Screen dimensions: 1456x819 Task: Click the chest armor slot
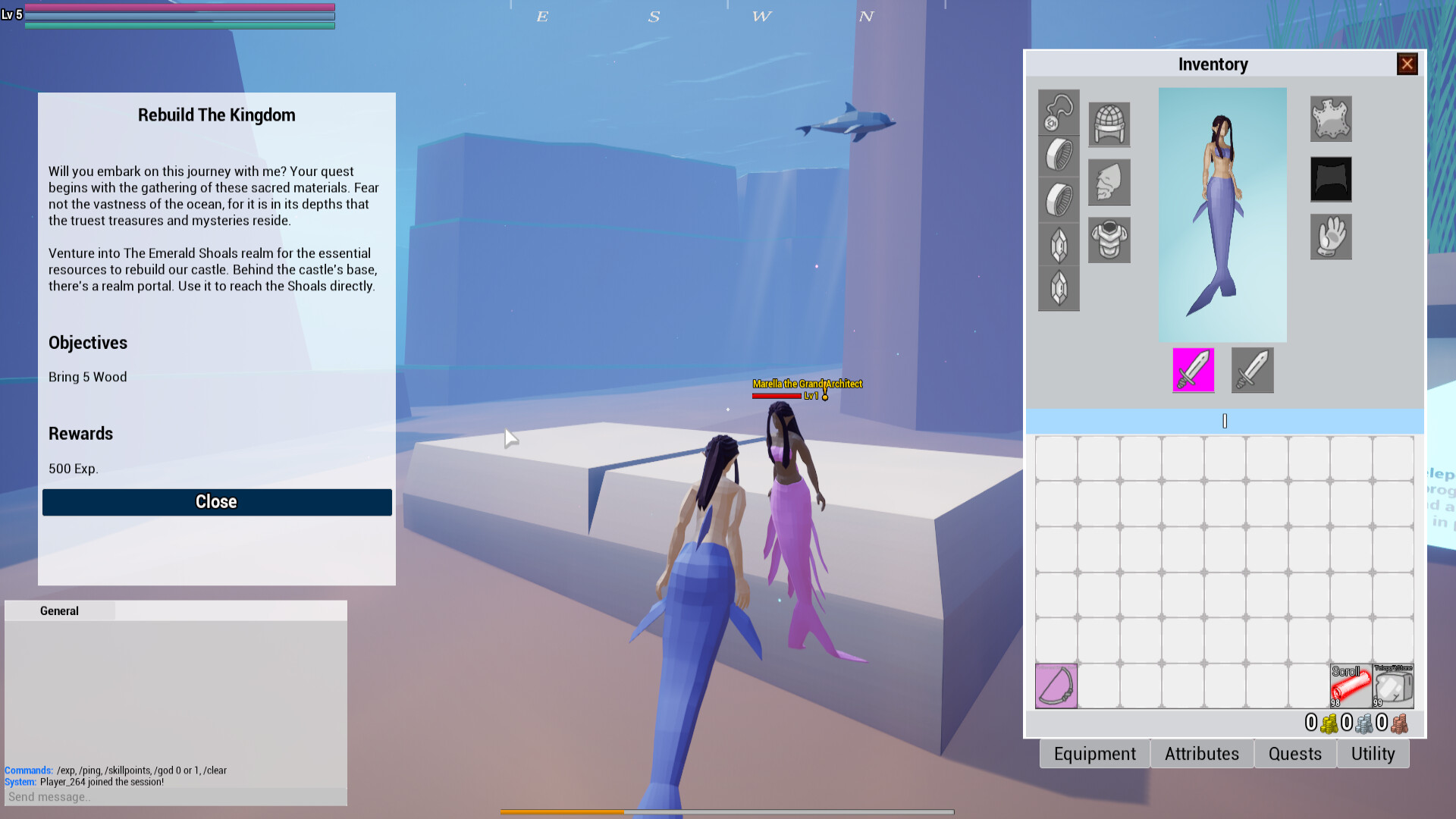pos(1109,240)
